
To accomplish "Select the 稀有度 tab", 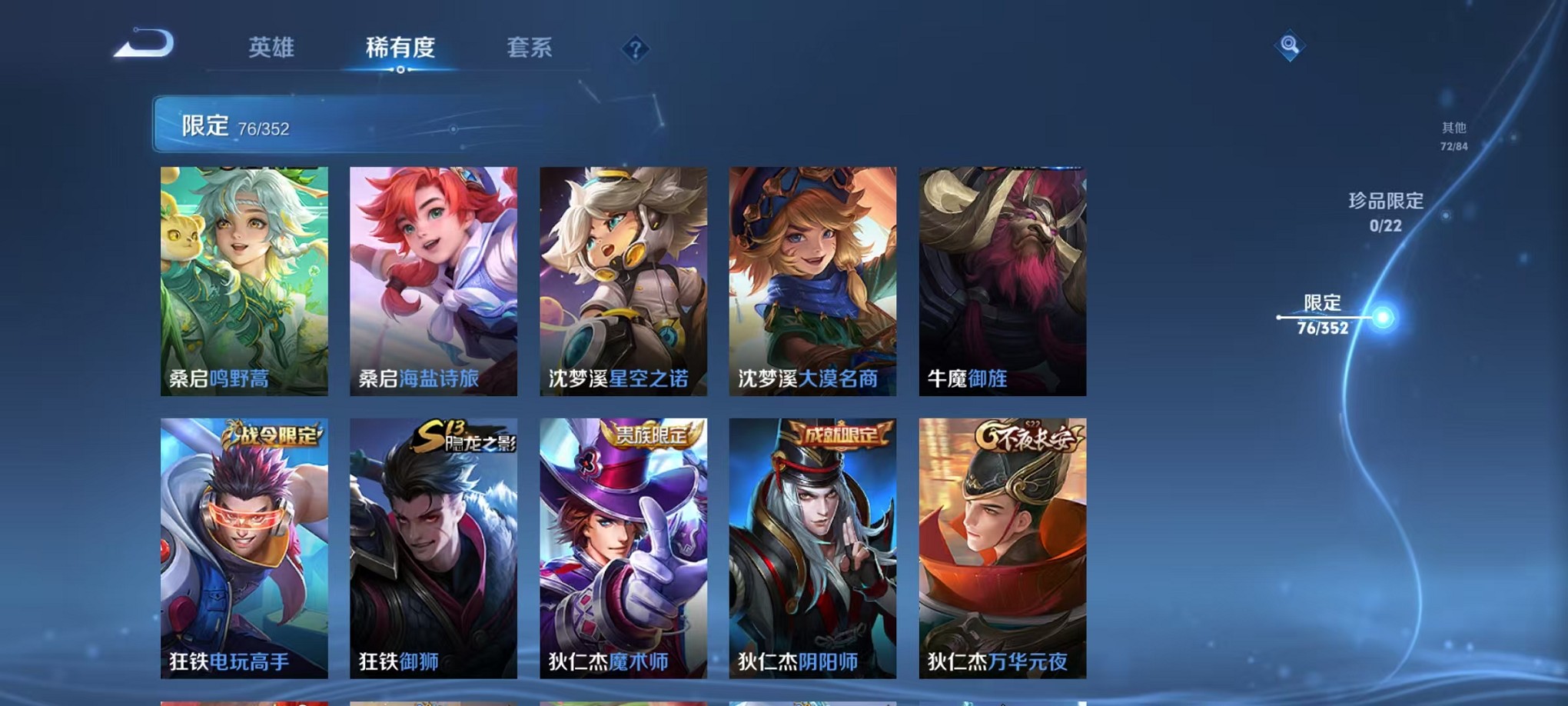I will pyautogui.click(x=400, y=46).
